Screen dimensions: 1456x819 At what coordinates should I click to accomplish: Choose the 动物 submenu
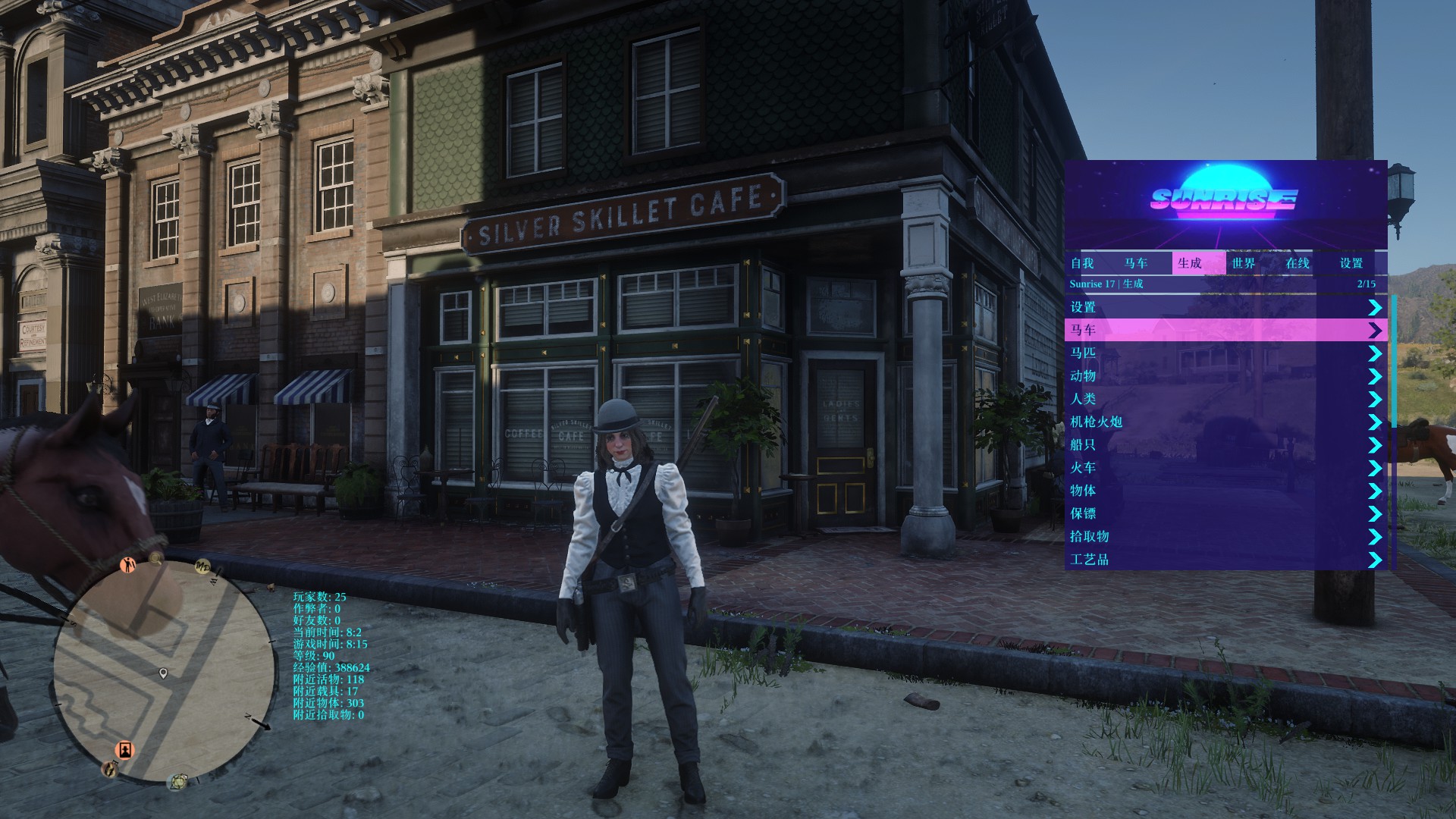[1225, 376]
